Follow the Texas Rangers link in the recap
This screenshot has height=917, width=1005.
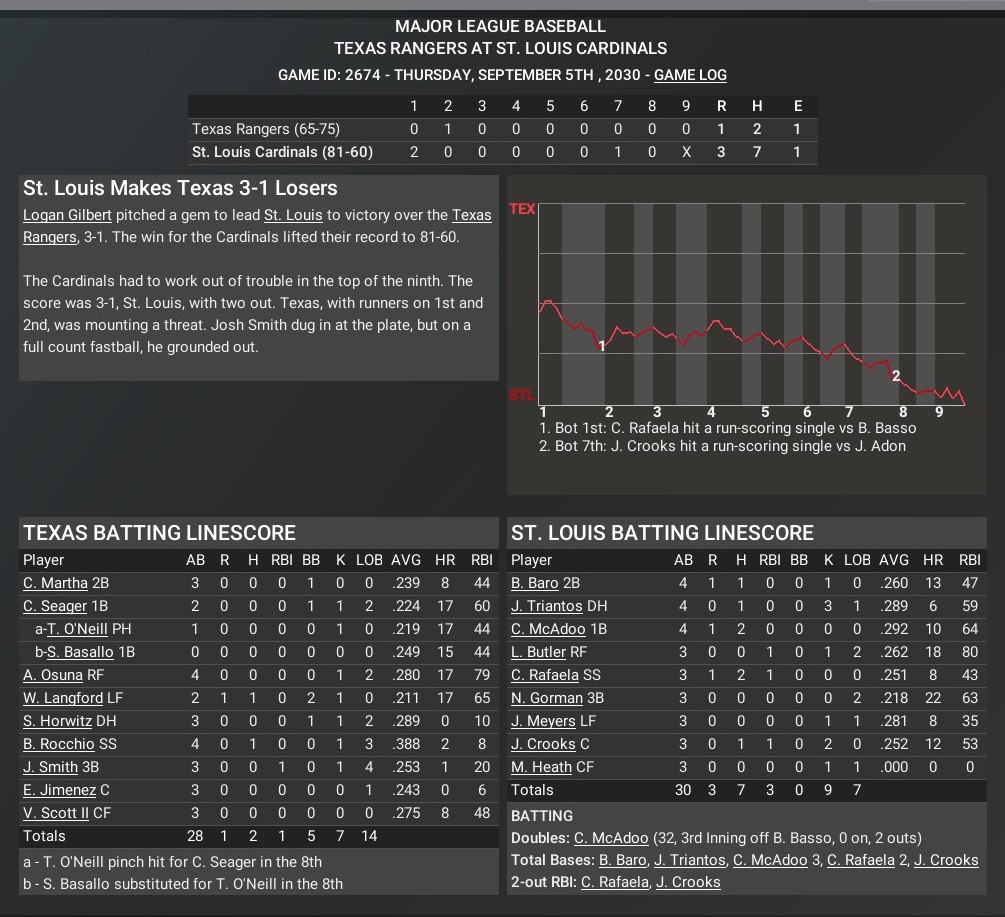pos(472,215)
